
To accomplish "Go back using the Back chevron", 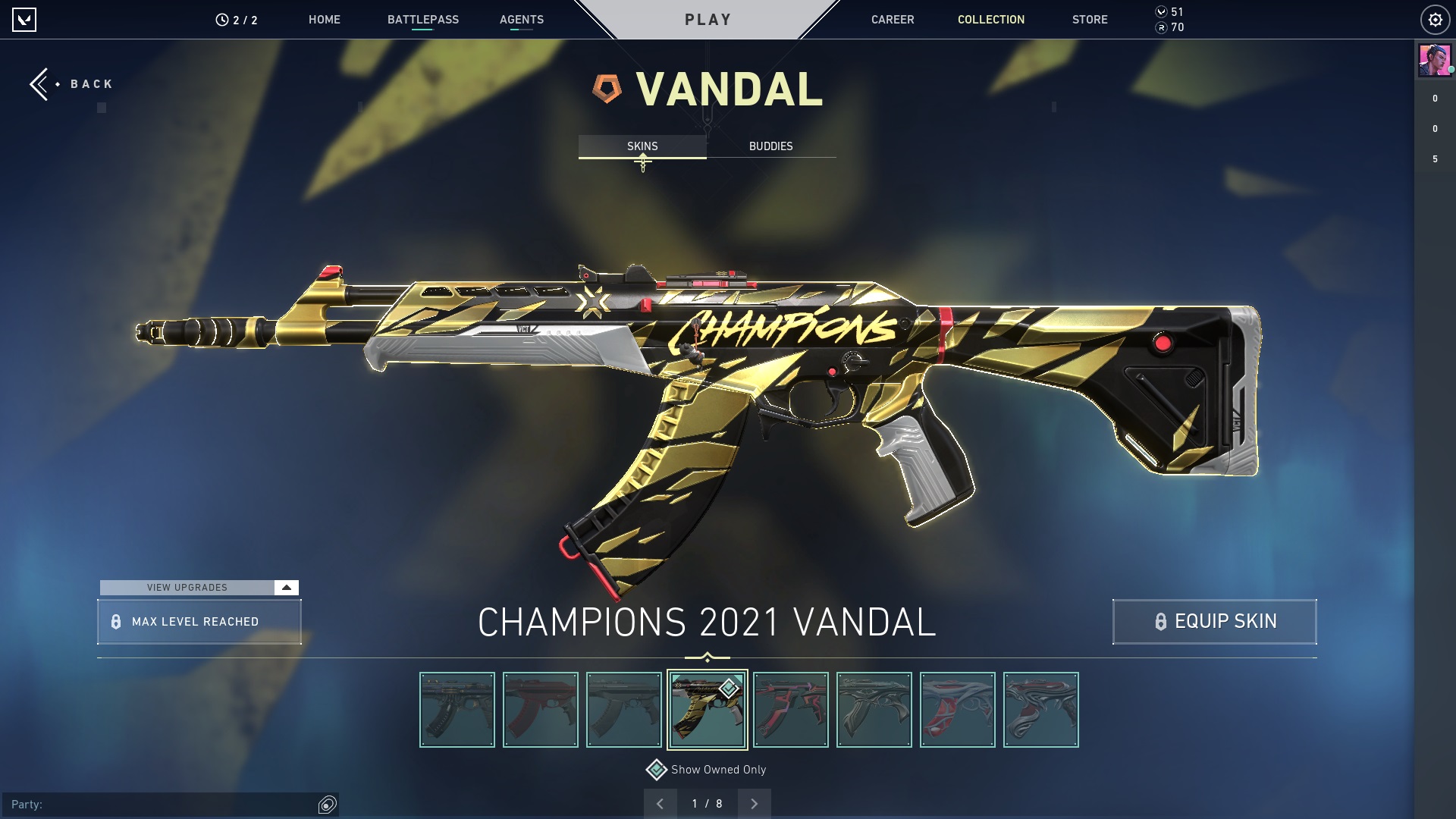I will click(x=39, y=83).
